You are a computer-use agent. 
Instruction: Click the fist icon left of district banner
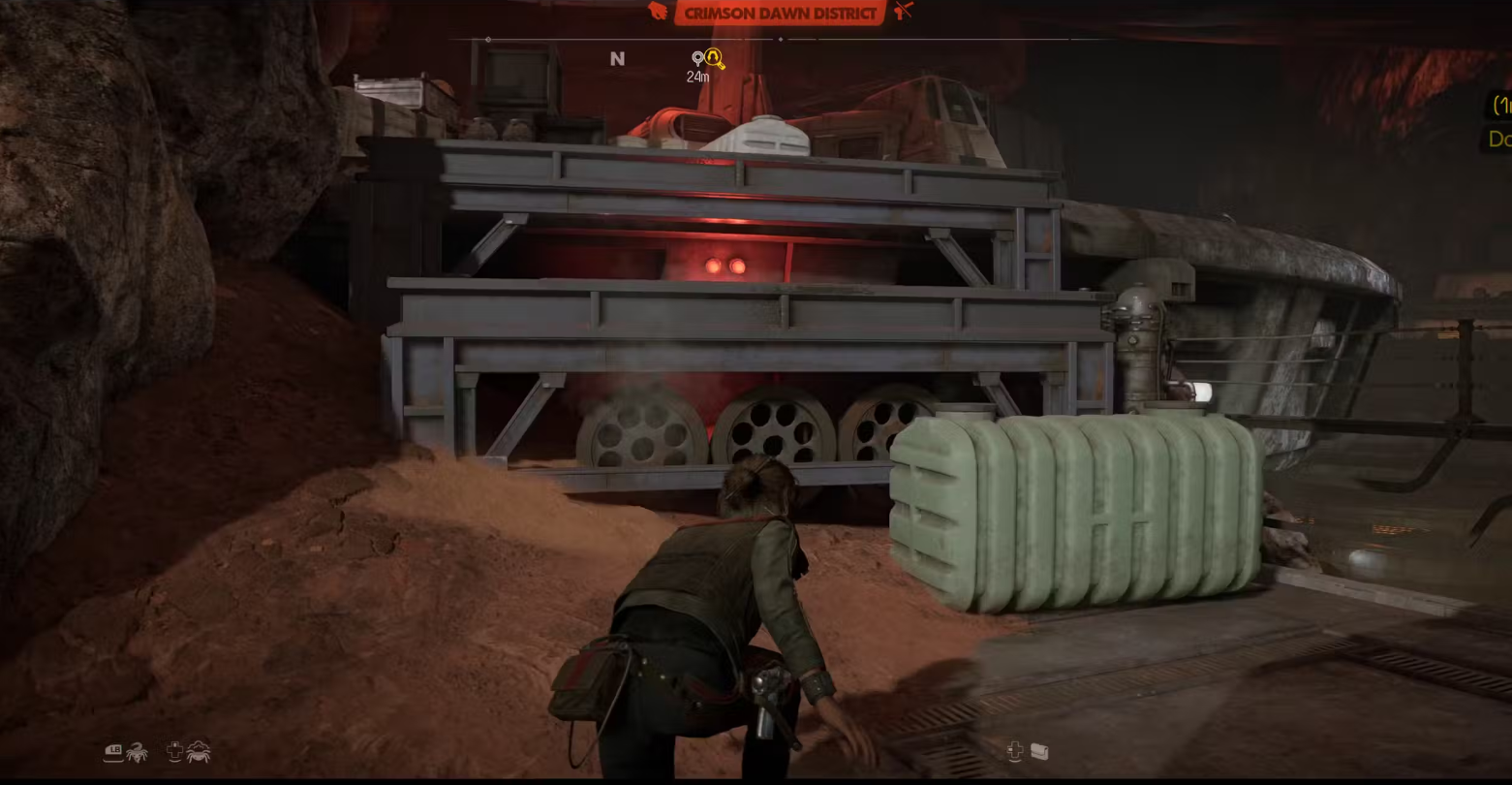pyautogui.click(x=659, y=12)
